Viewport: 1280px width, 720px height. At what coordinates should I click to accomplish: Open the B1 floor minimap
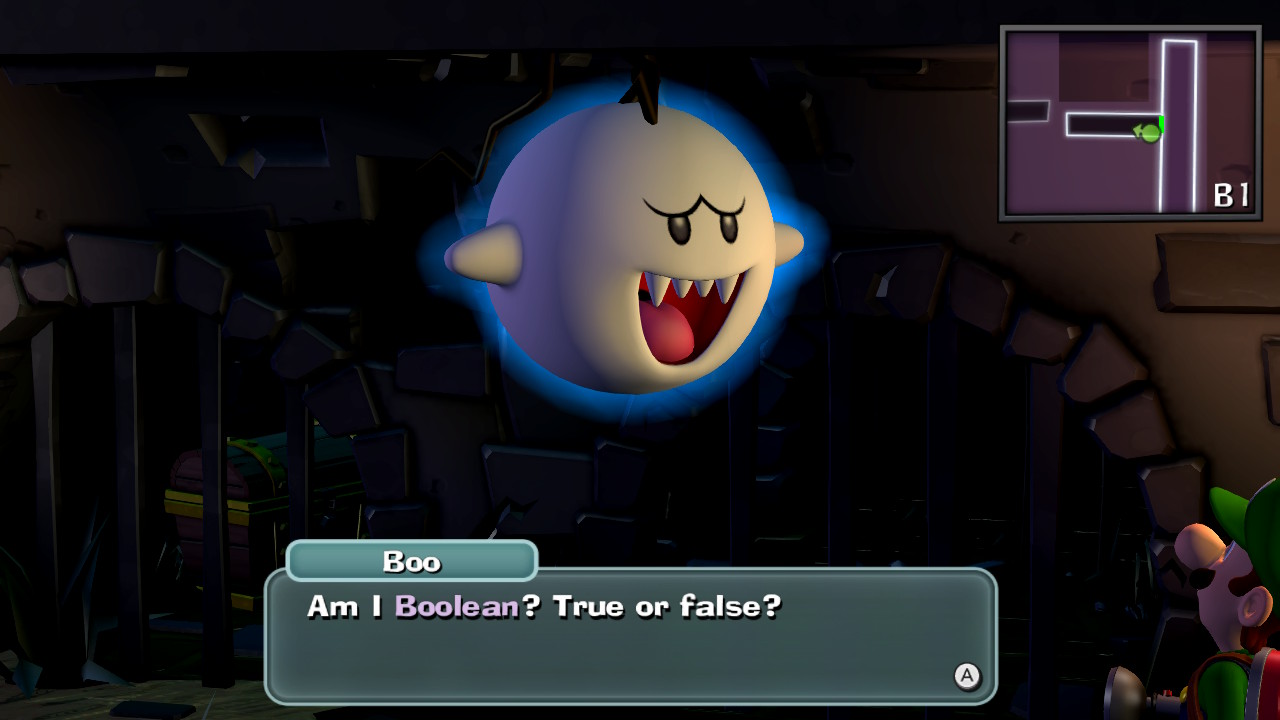[1130, 123]
